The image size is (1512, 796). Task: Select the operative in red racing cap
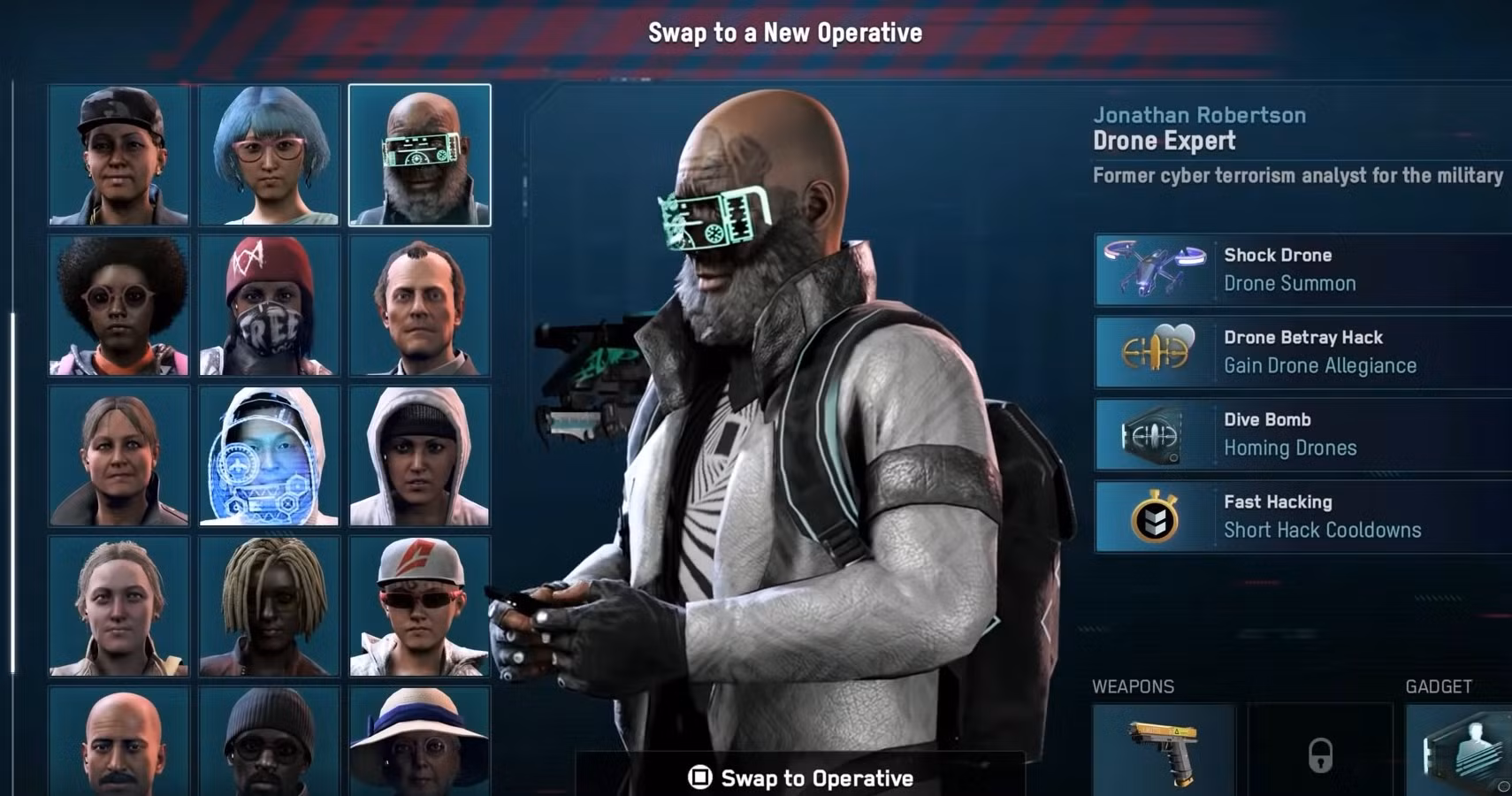[x=420, y=606]
